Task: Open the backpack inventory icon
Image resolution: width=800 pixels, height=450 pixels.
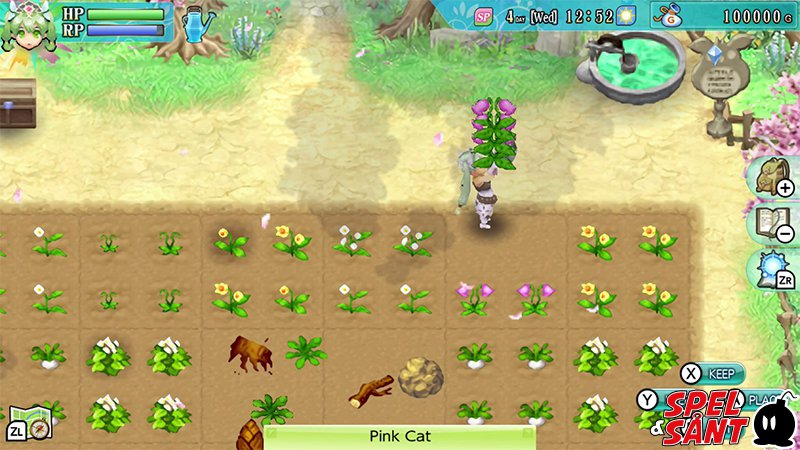Action: [766, 176]
